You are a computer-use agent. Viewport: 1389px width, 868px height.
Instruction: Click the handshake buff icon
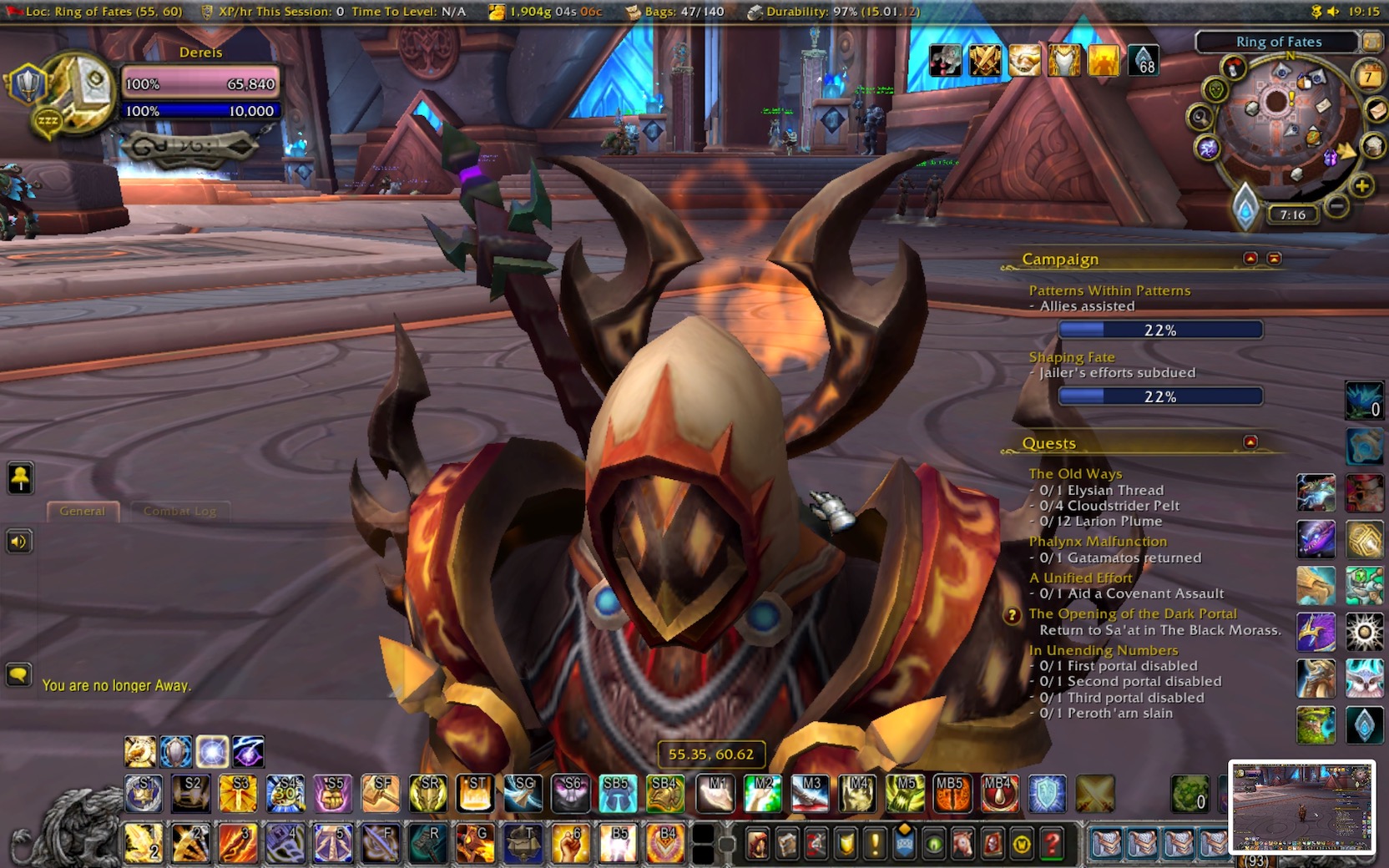[1024, 61]
